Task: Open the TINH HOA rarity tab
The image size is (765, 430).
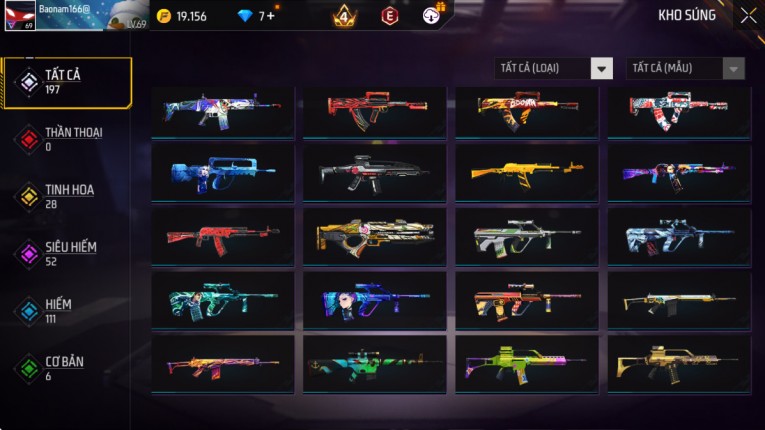Action: (67, 196)
